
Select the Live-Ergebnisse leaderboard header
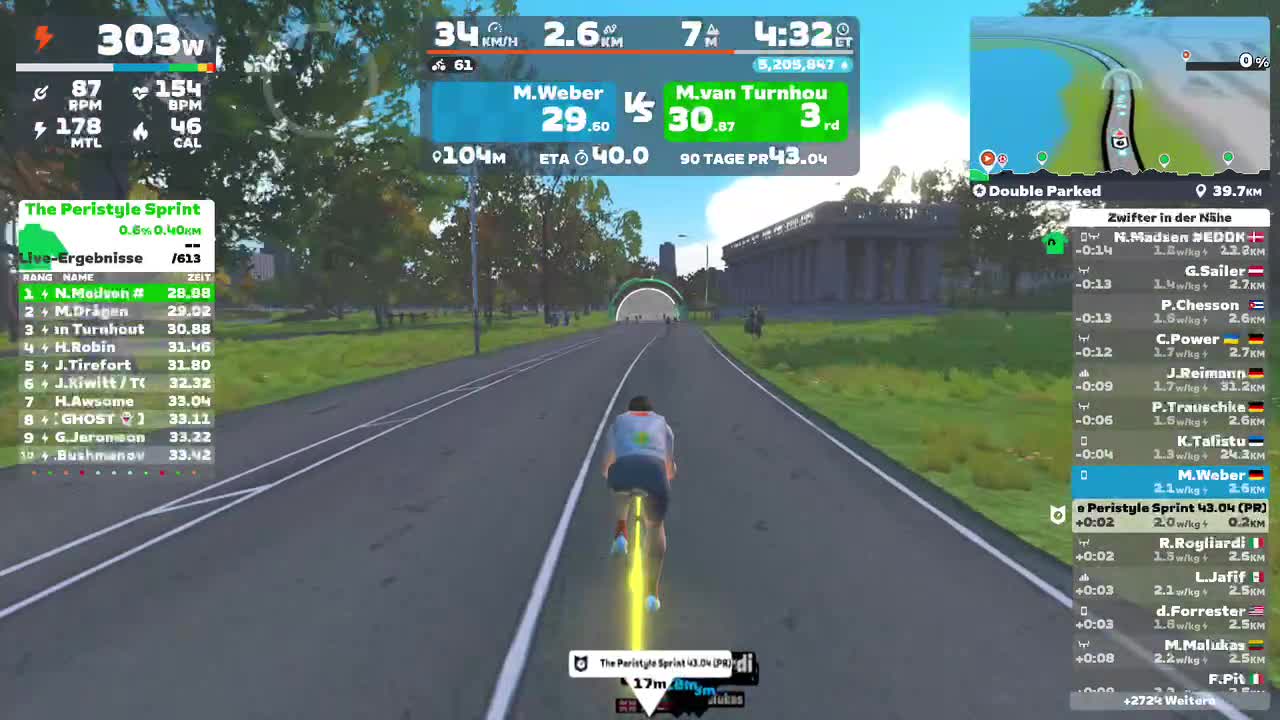click(x=81, y=258)
